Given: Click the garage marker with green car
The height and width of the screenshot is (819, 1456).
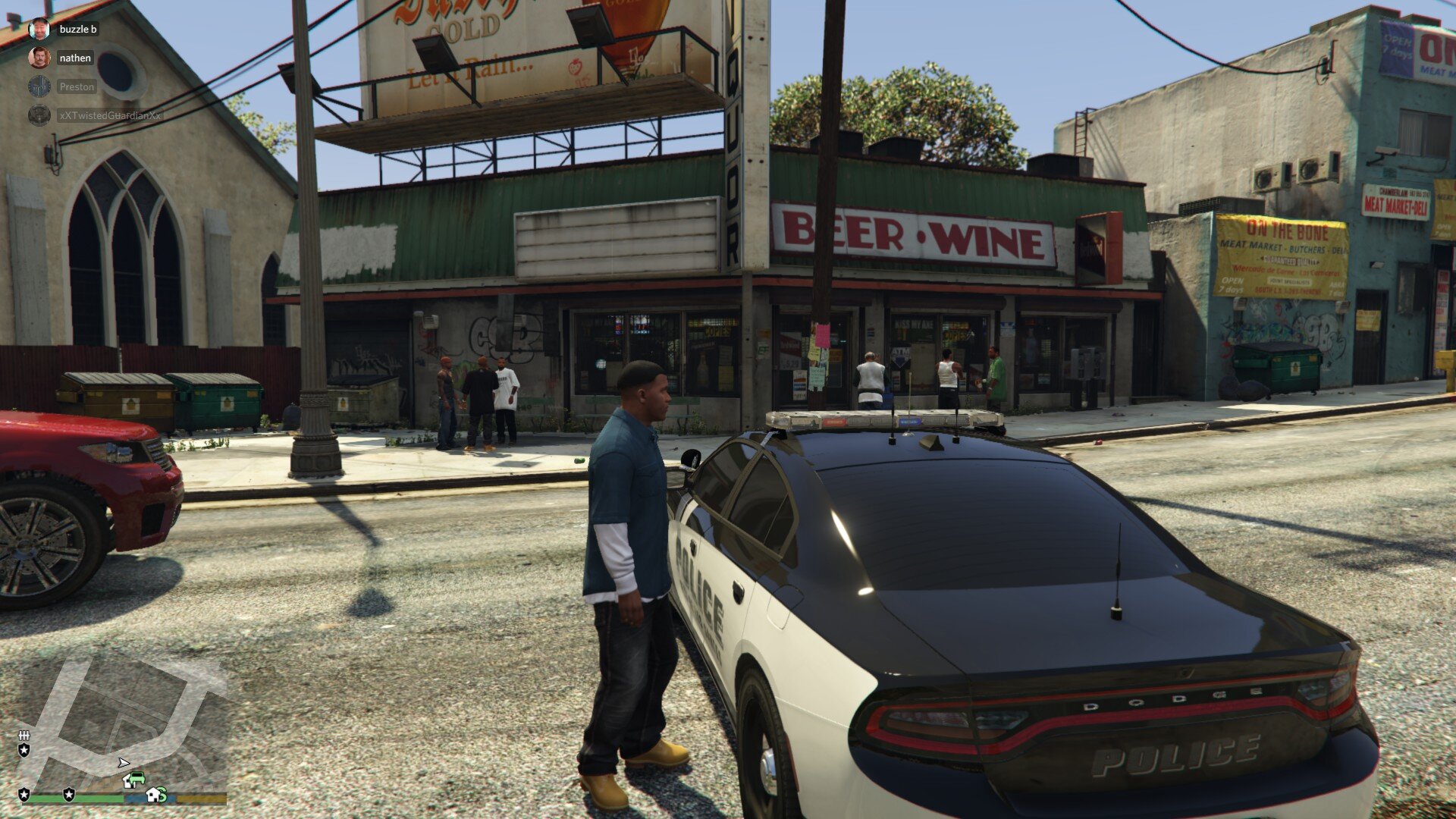Looking at the screenshot, I should [x=133, y=780].
